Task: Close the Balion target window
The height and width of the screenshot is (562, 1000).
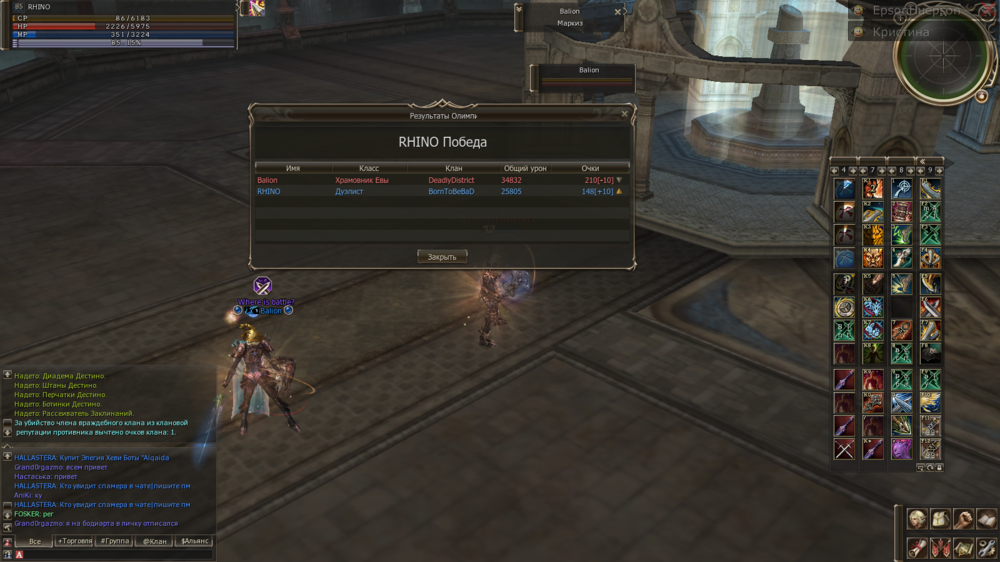Action: coord(618,12)
